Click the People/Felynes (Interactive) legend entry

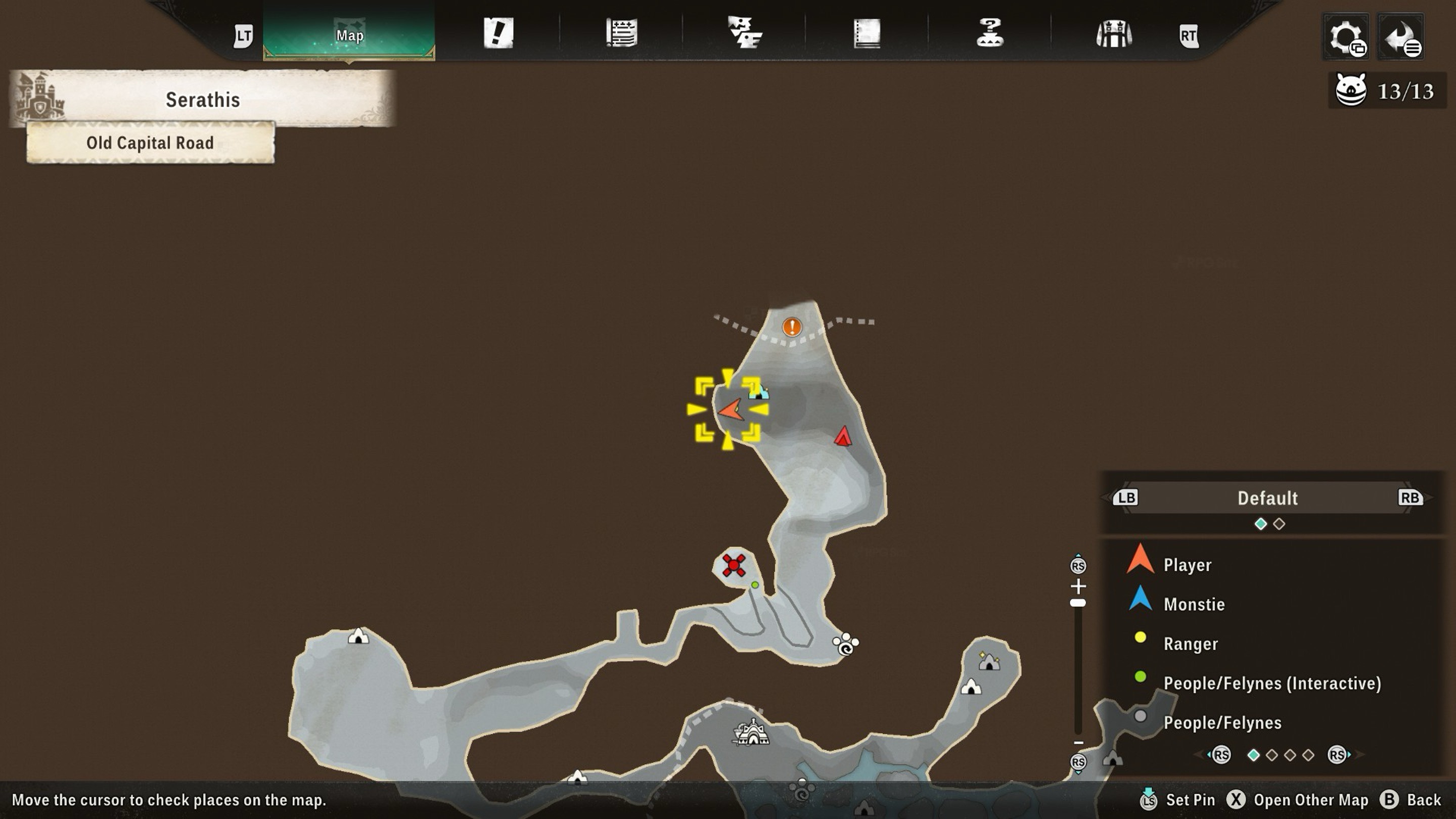[1272, 684]
